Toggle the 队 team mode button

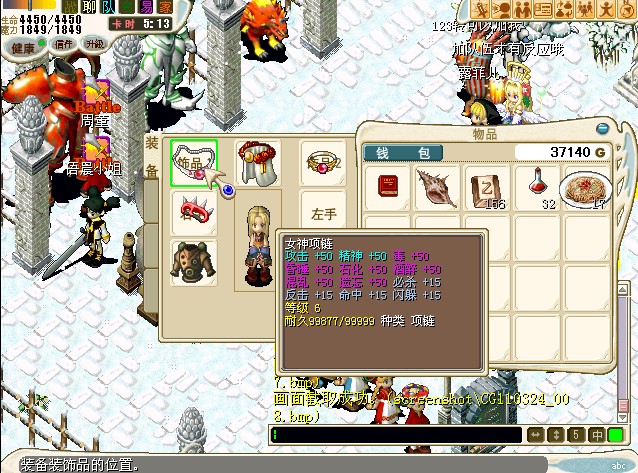pyautogui.click(x=108, y=7)
